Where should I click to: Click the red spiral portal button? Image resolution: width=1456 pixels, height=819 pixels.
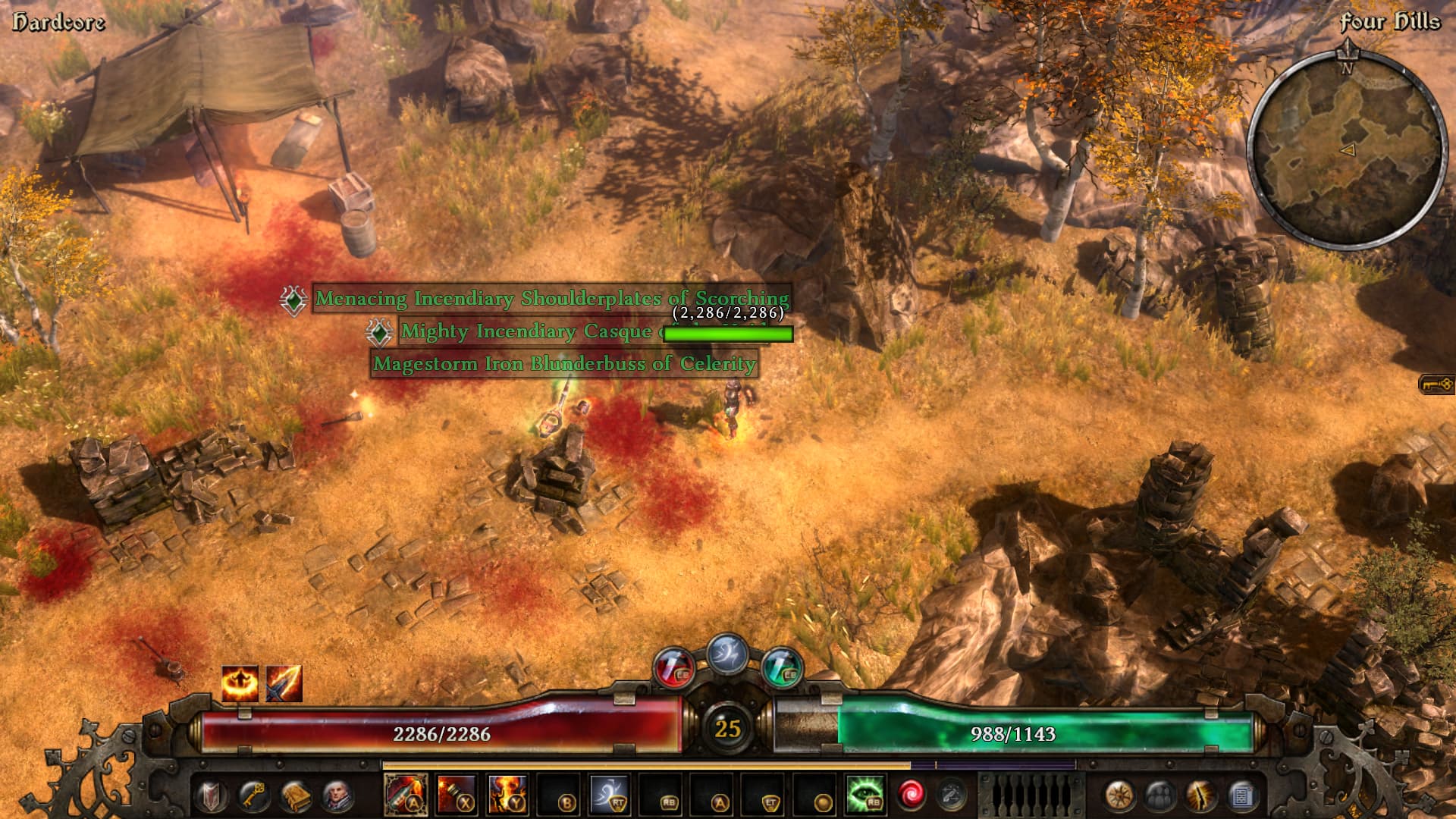(911, 795)
